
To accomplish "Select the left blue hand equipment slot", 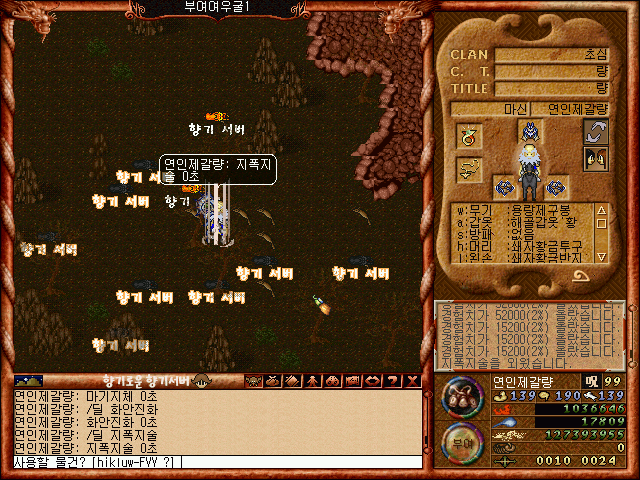I will pos(503,187).
